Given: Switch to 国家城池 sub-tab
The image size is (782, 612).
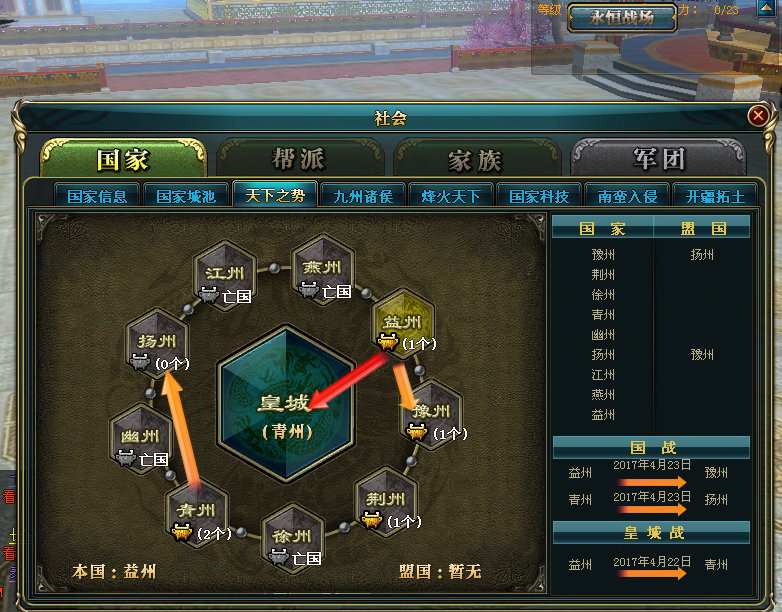Looking at the screenshot, I should coord(186,196).
